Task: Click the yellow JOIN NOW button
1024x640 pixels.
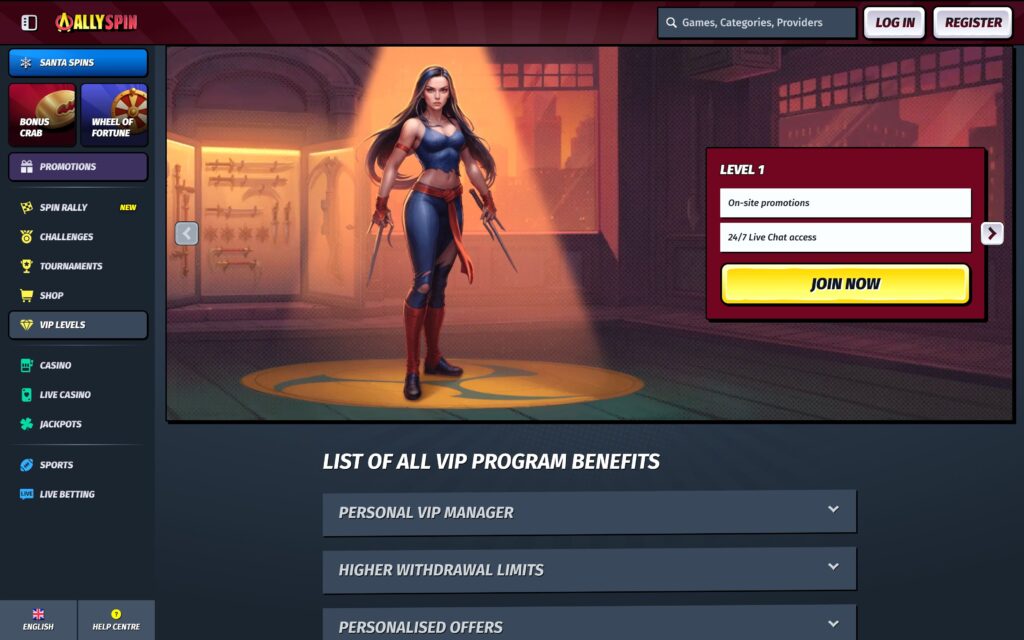Action: click(845, 284)
